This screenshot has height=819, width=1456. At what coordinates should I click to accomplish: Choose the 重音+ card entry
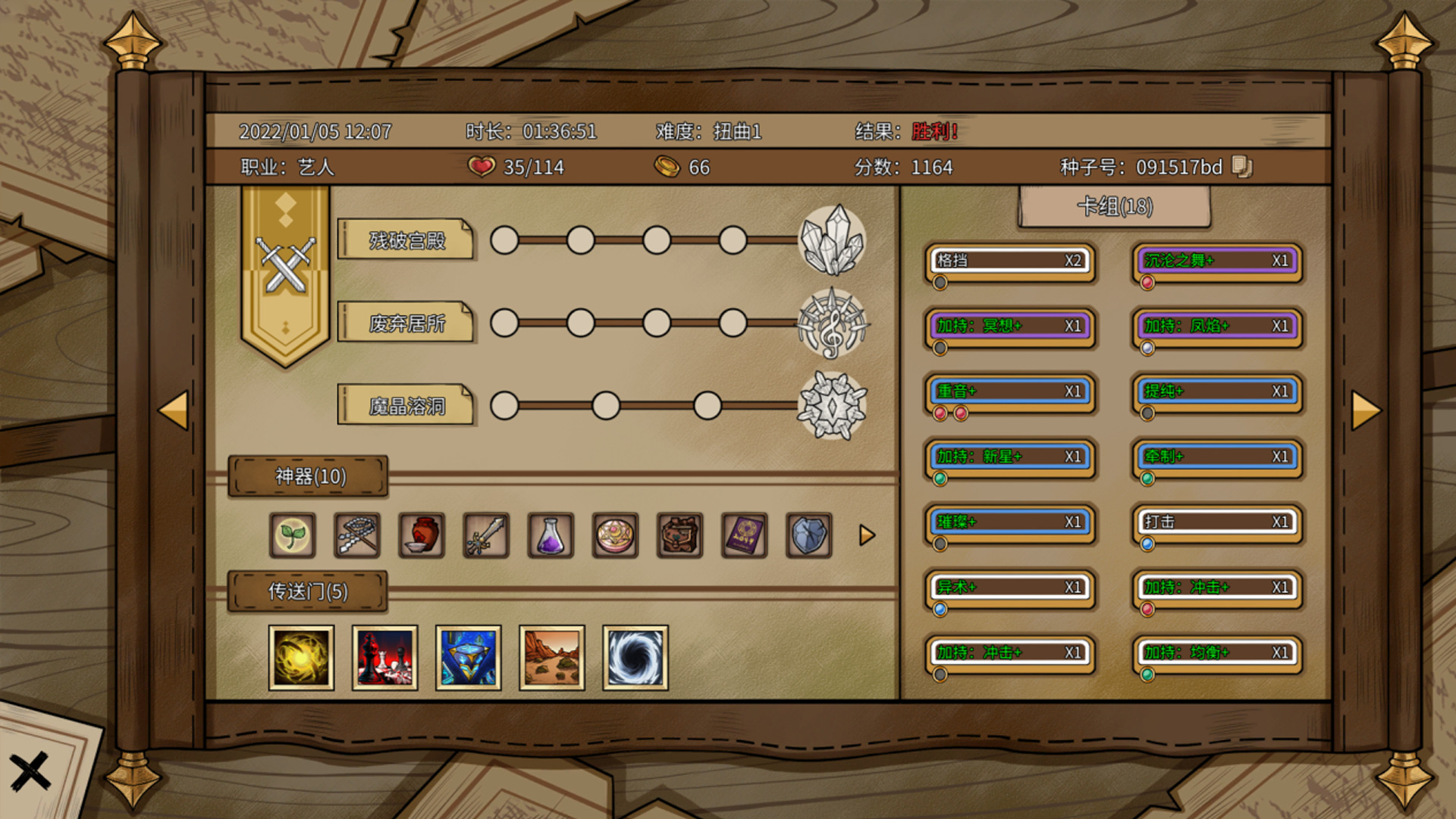(x=1010, y=391)
